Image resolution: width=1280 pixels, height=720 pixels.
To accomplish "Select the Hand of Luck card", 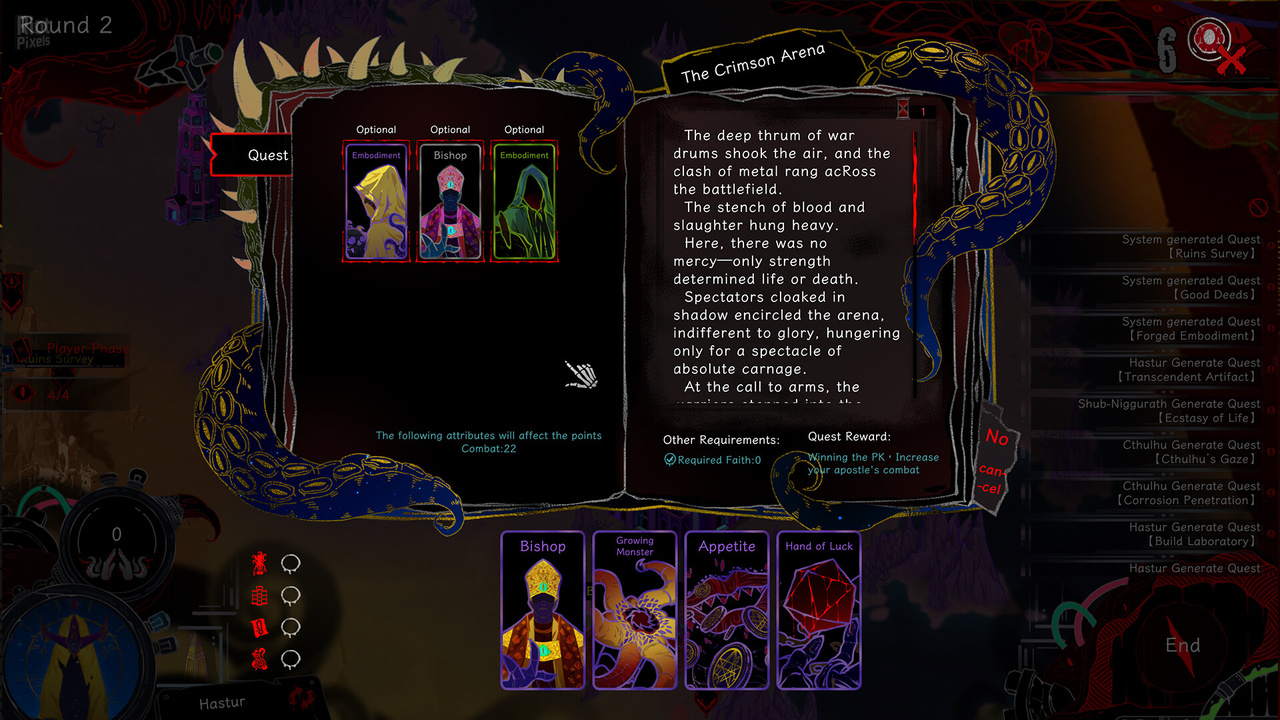I will [819, 610].
